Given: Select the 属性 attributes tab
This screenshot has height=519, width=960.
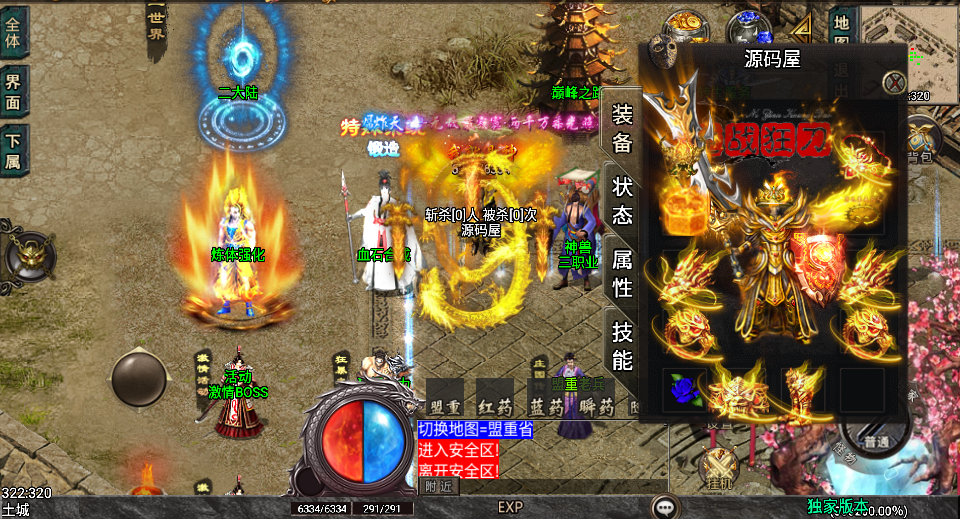Looking at the screenshot, I should 622,273.
